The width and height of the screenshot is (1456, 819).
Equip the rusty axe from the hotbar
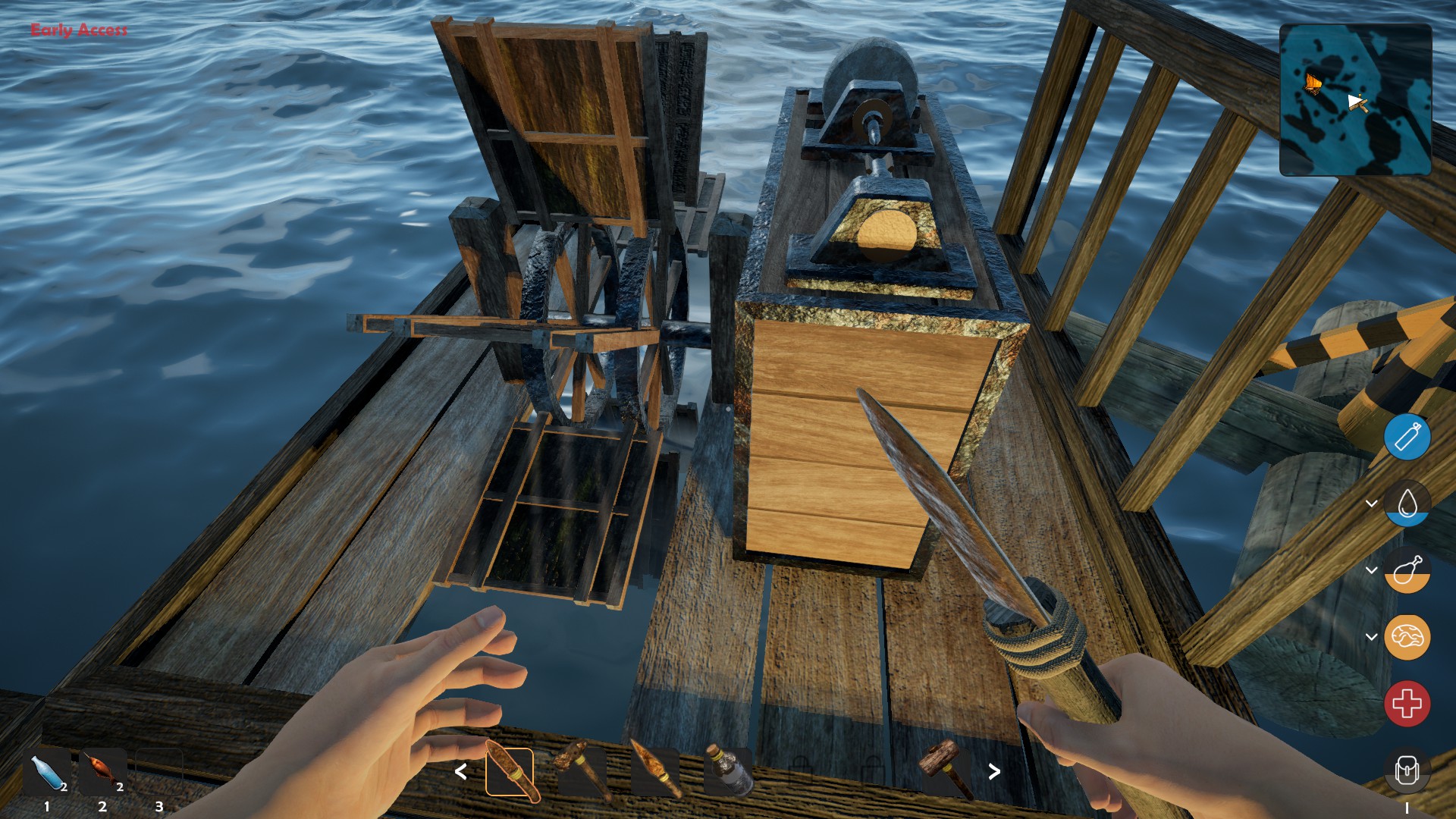[x=581, y=770]
